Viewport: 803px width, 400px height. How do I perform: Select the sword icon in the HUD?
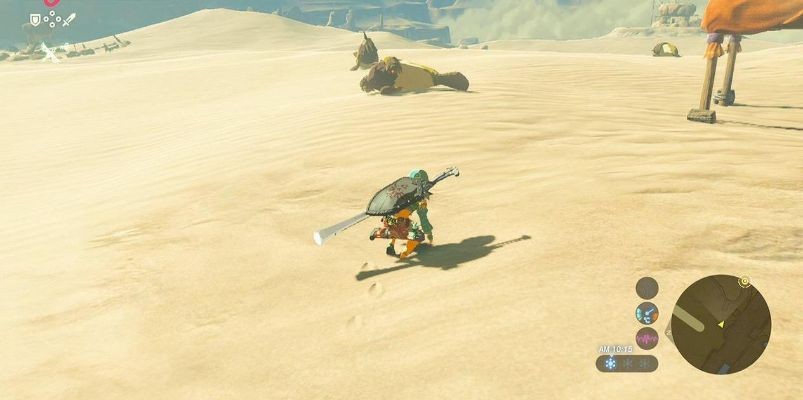[68, 19]
